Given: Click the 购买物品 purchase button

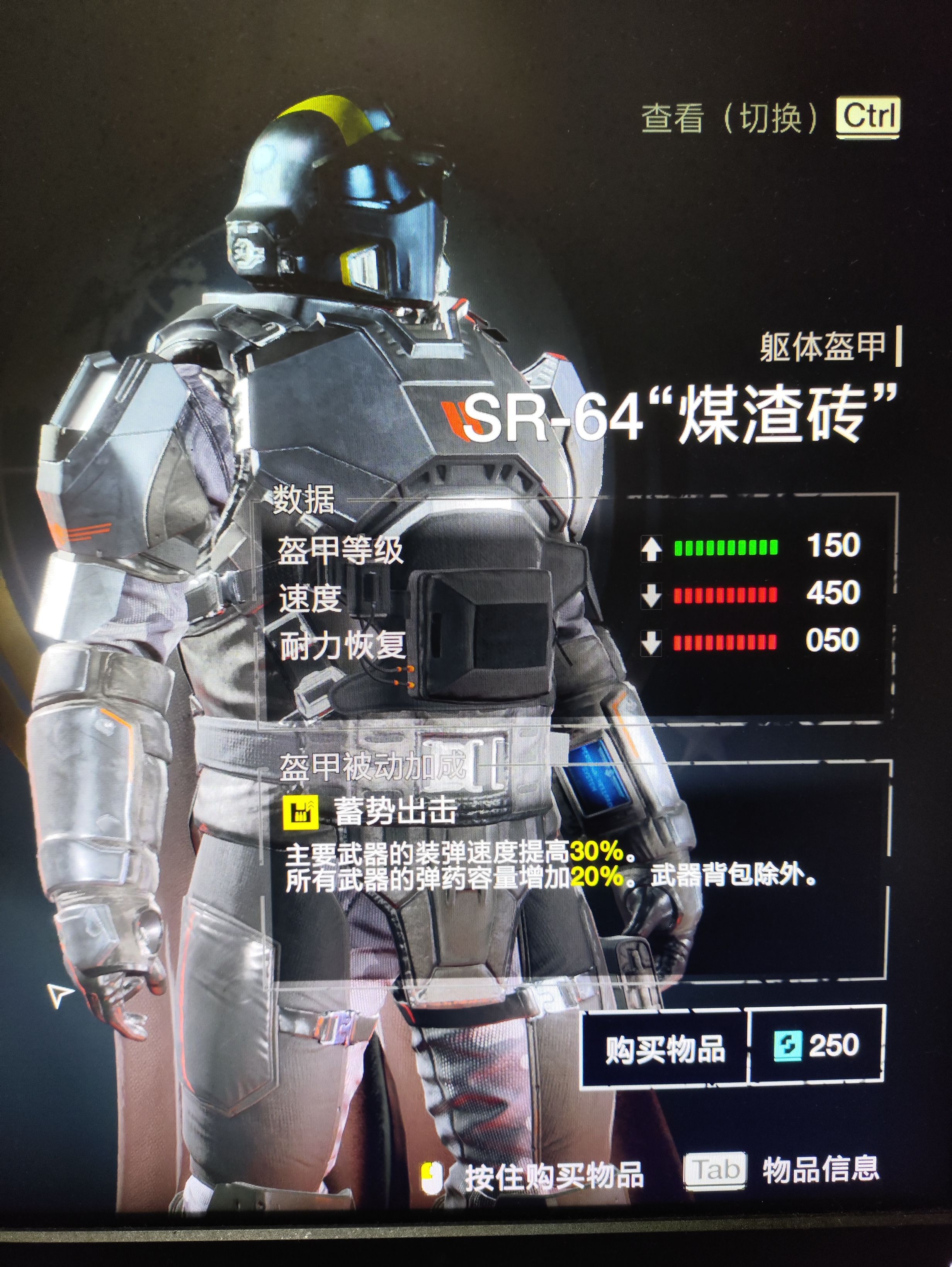Looking at the screenshot, I should coord(665,1048).
